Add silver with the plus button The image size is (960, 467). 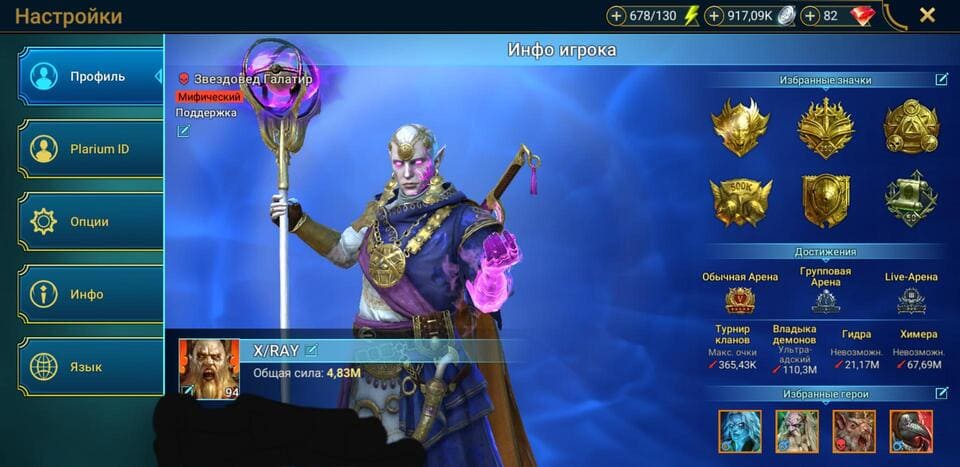(714, 16)
